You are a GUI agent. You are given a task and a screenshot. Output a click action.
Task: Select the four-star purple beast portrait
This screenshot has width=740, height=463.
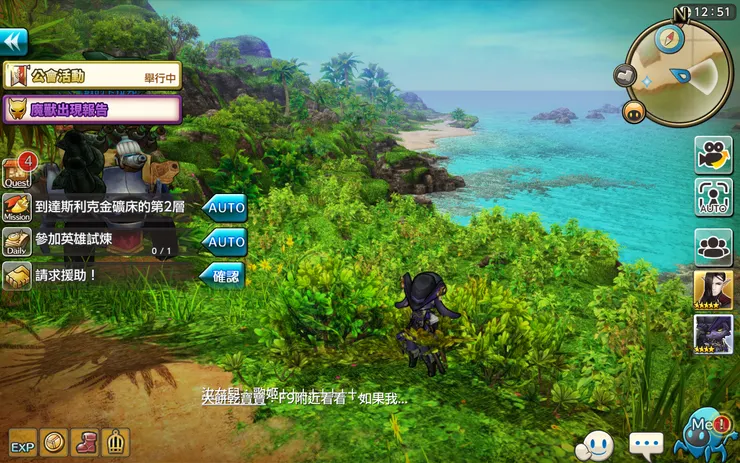click(x=713, y=334)
